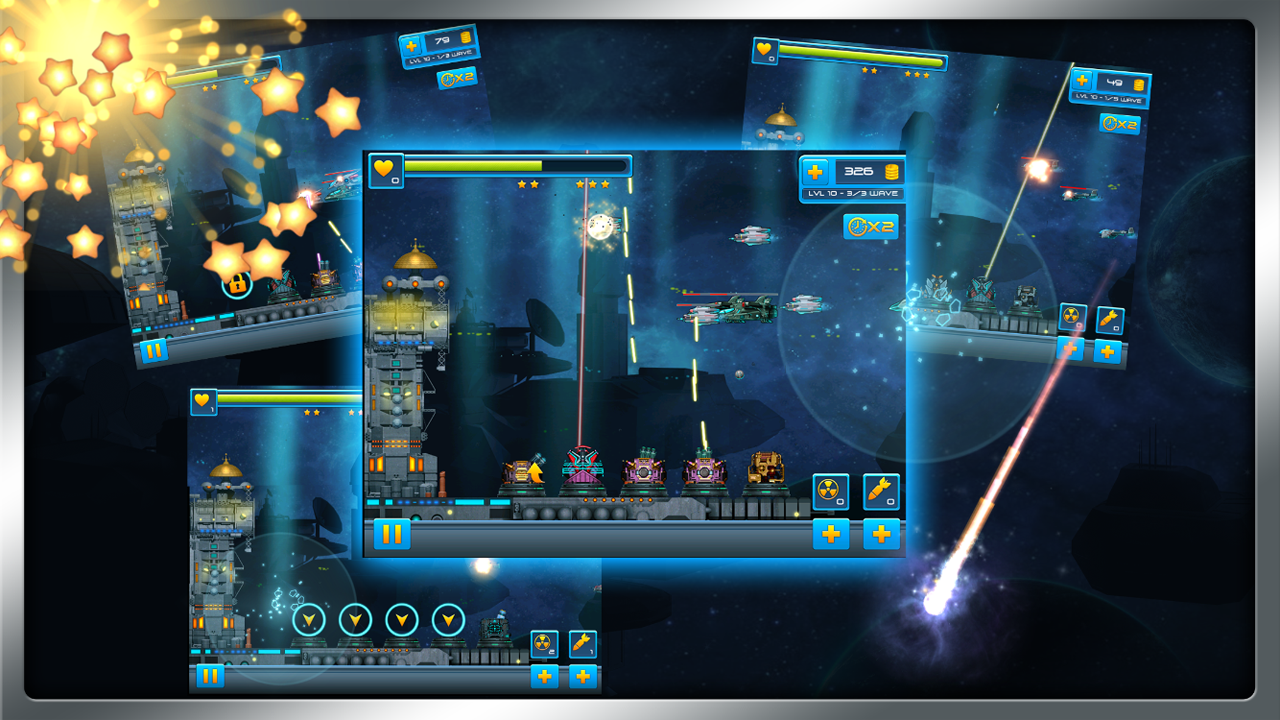
Task: Open the first glowing arrow build slot
Action: [x=307, y=620]
